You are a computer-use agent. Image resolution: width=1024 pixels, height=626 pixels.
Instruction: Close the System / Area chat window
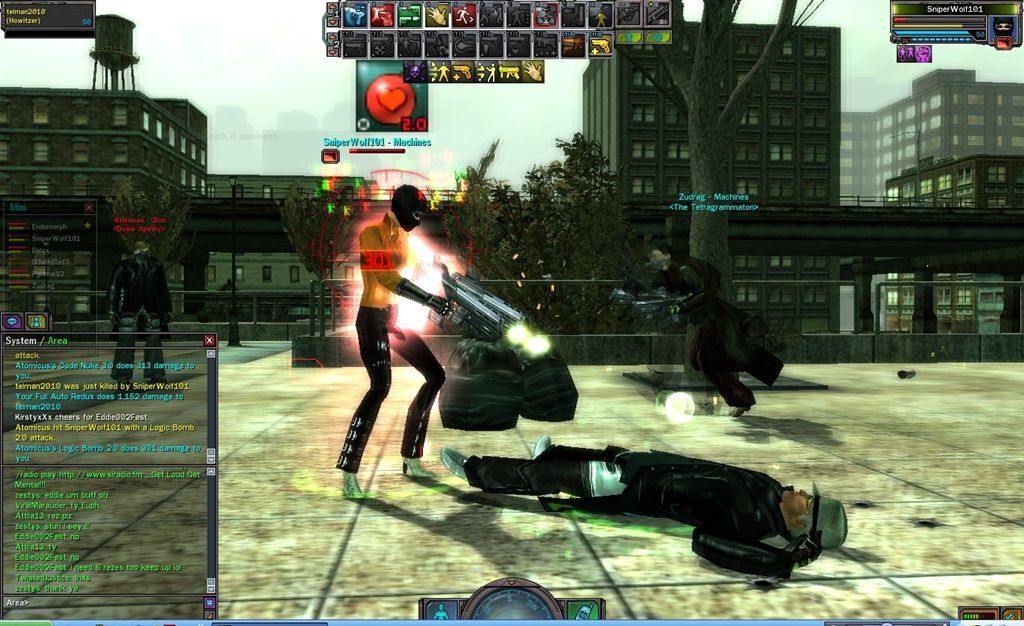pyautogui.click(x=209, y=341)
